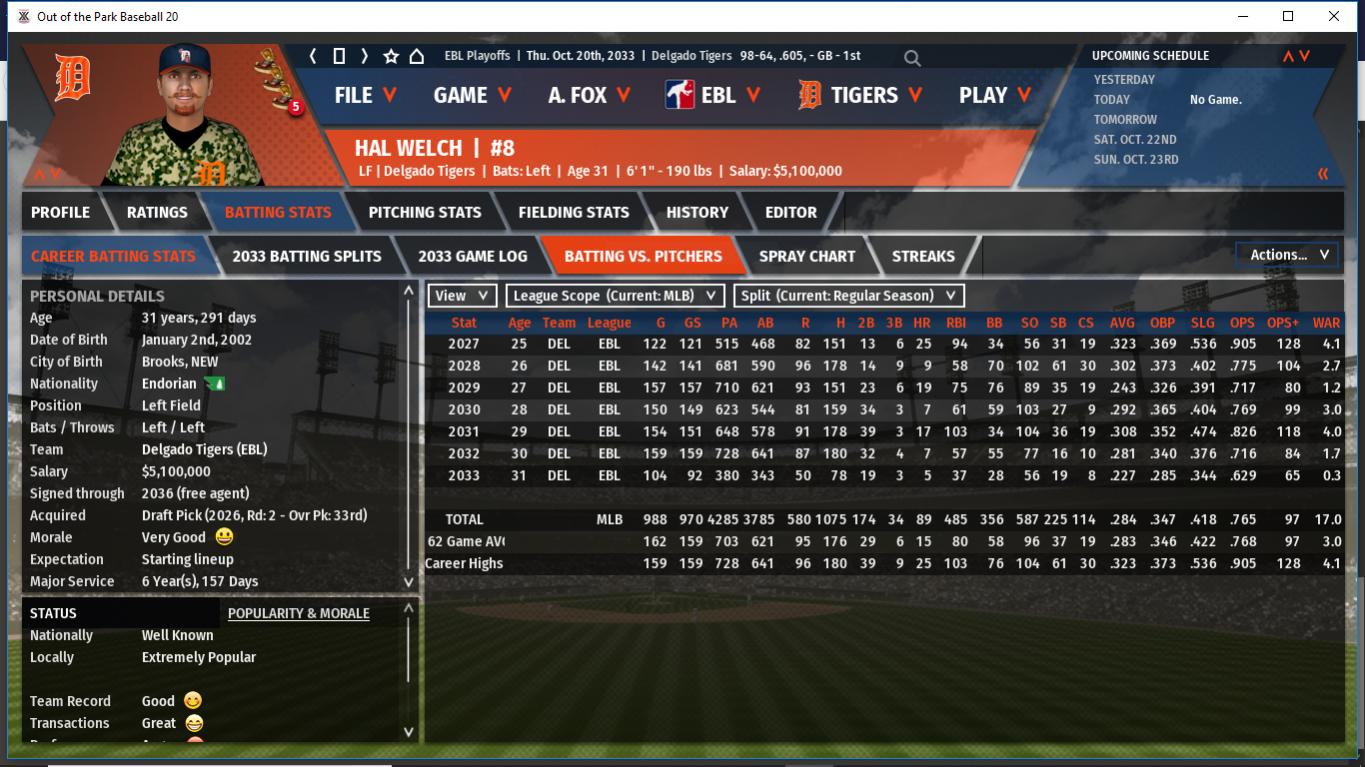Image resolution: width=1365 pixels, height=767 pixels.
Task: Click the search magnifying glass icon
Action: click(x=912, y=58)
